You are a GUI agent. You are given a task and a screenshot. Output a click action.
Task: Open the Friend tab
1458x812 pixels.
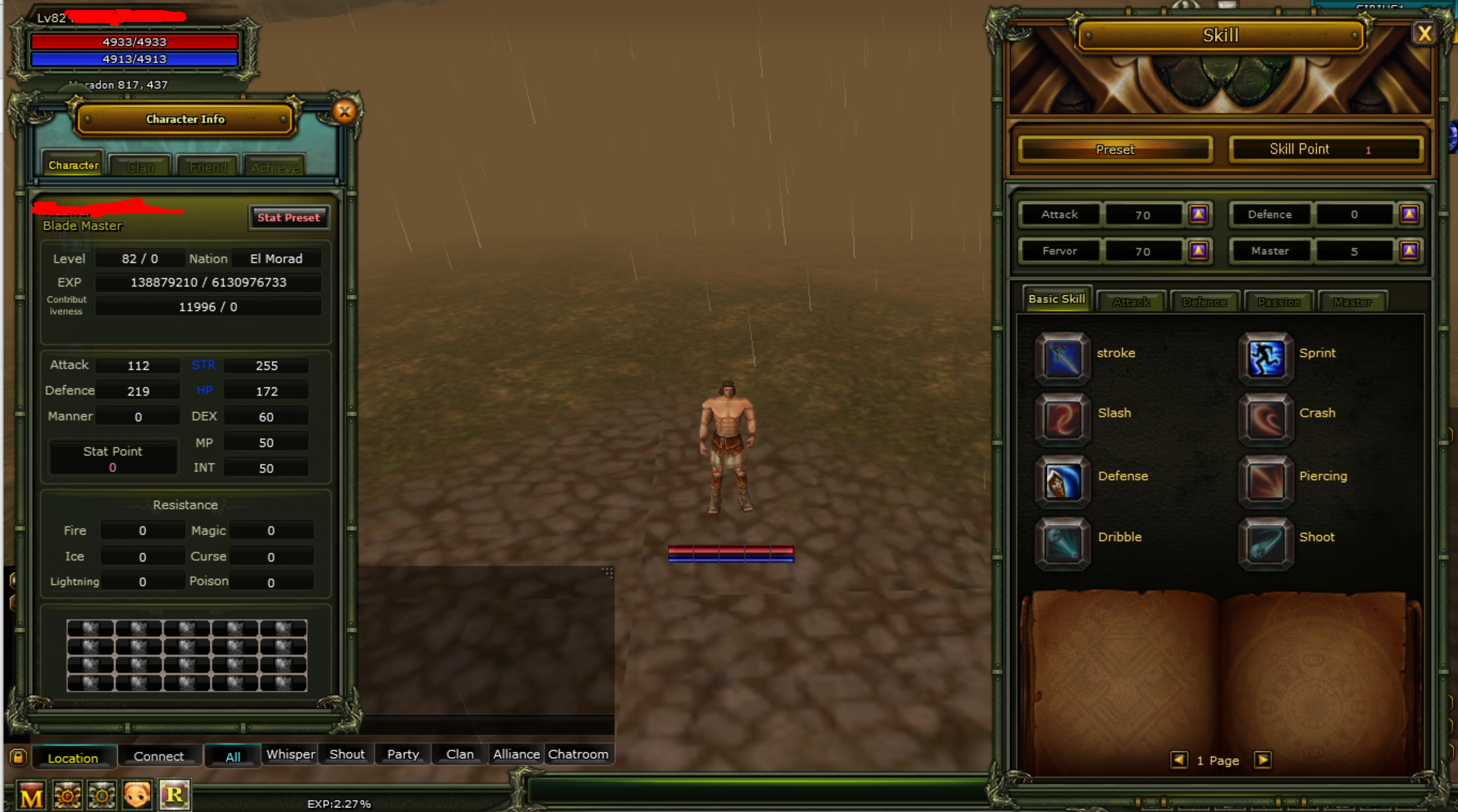208,167
